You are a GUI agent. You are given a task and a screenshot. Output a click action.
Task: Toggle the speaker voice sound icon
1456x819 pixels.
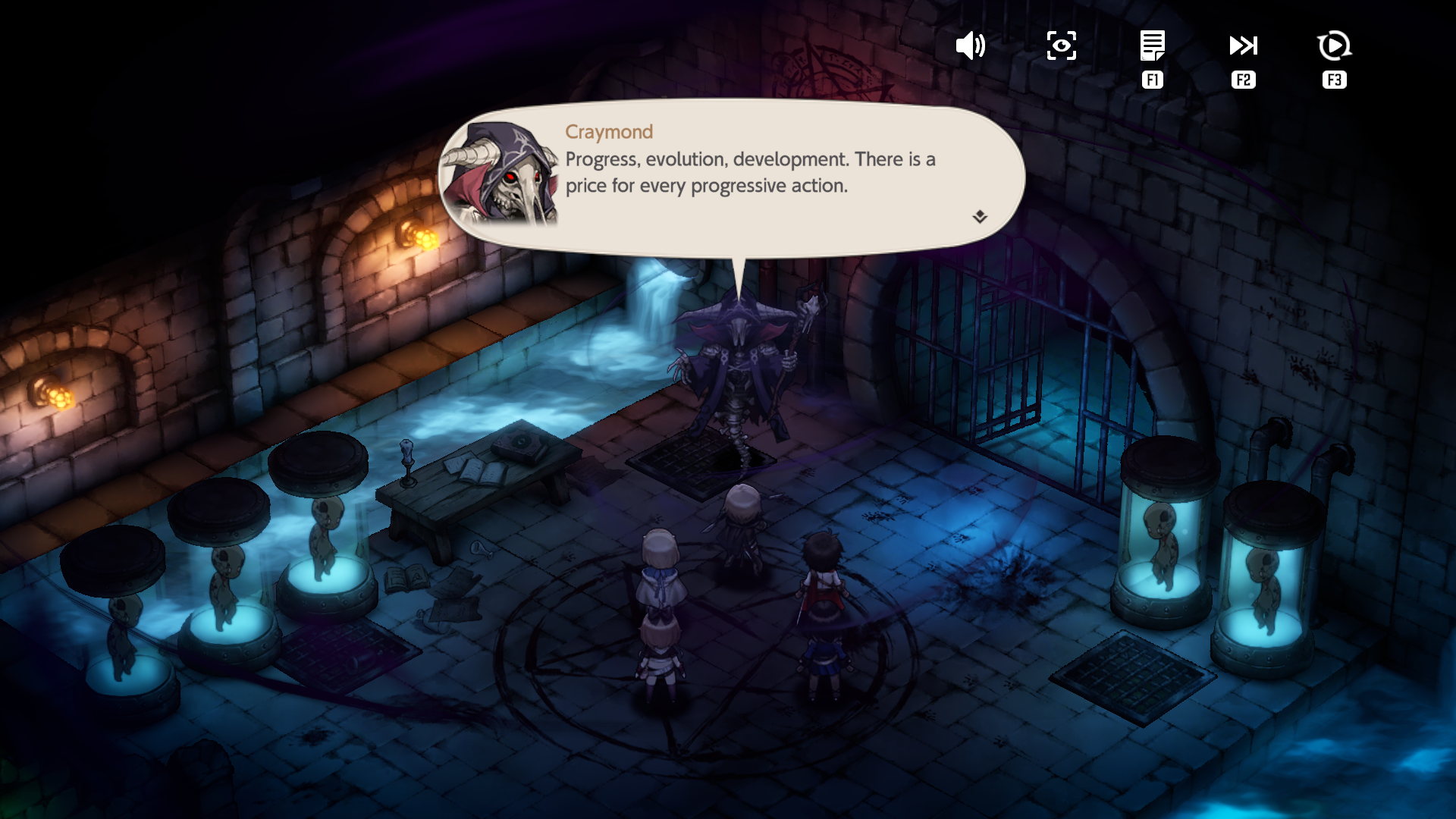pyautogui.click(x=970, y=46)
